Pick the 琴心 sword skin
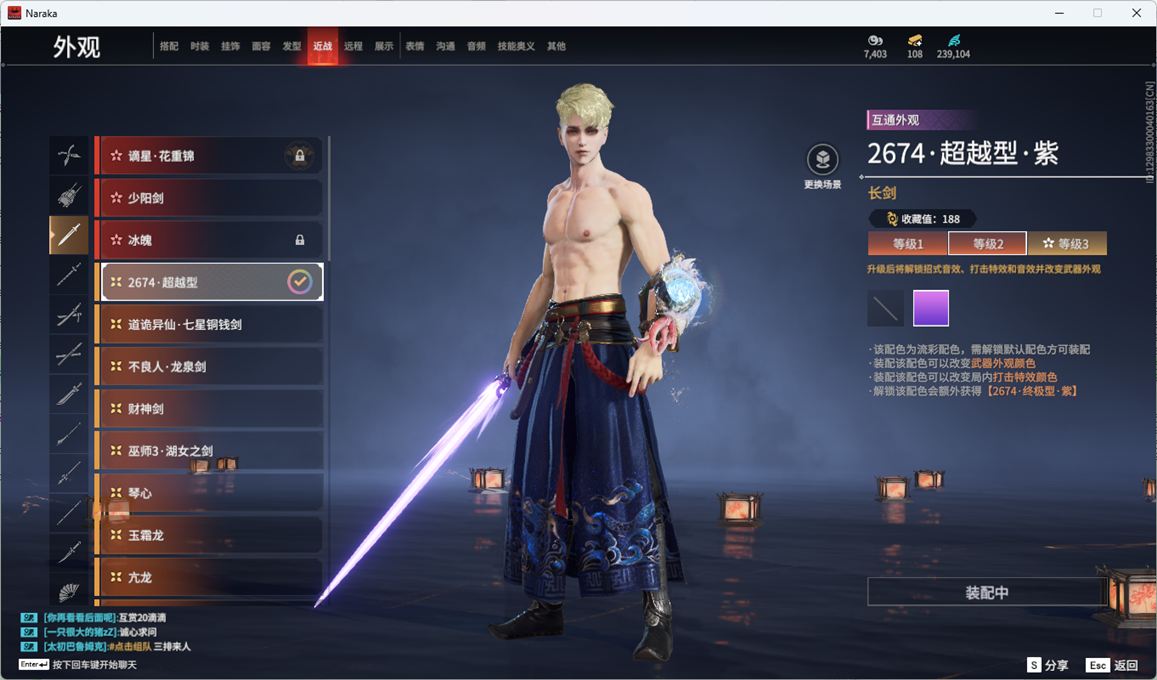 209,492
